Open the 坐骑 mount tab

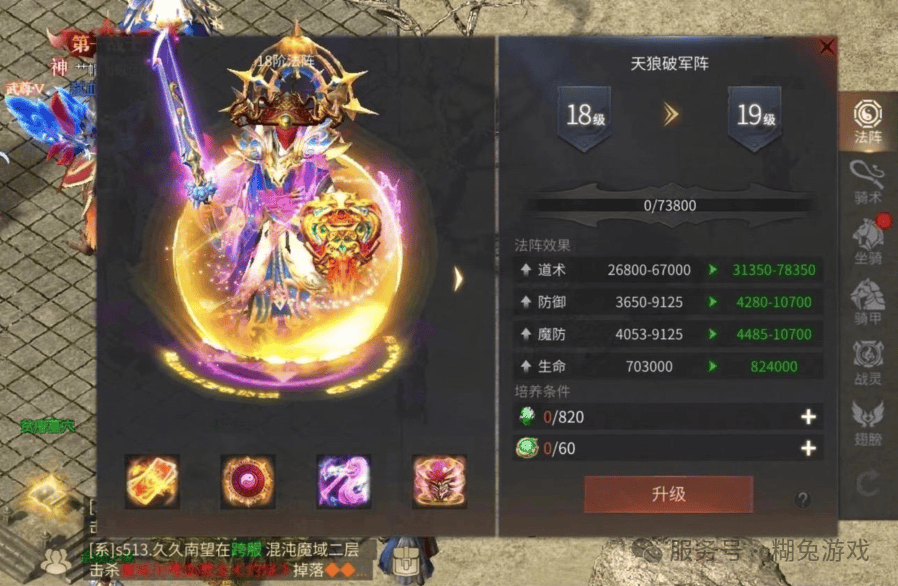click(x=866, y=240)
